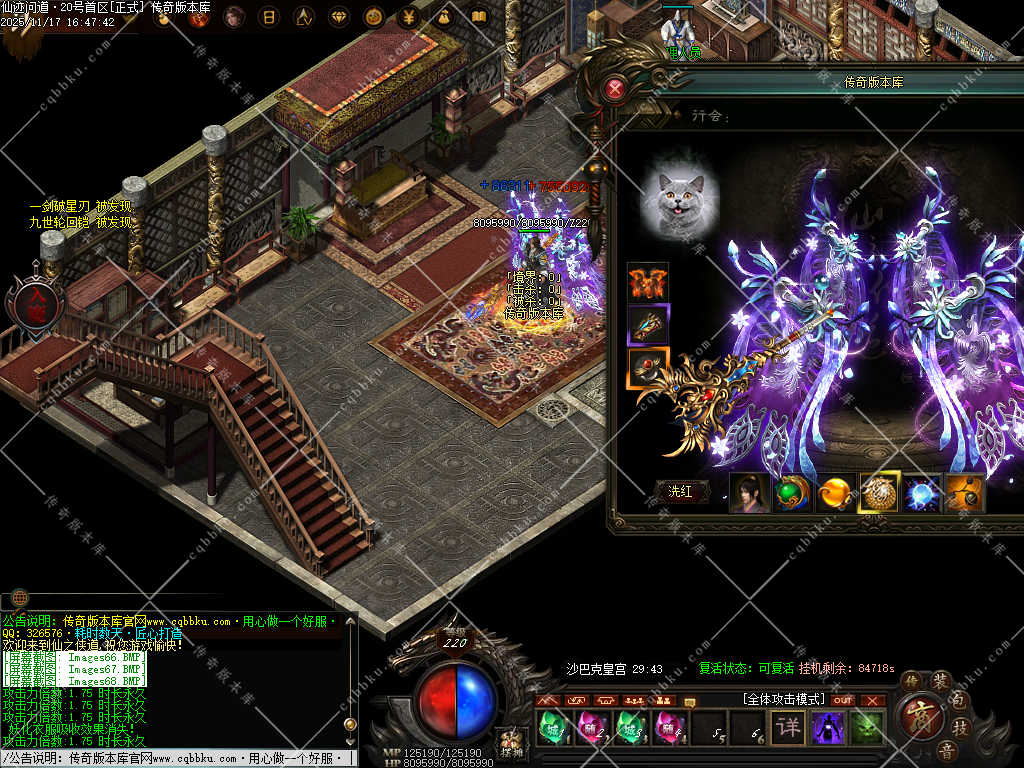1024x768 pixels.
Task: Select the character portrait slot in the equipment row
Action: [x=750, y=493]
